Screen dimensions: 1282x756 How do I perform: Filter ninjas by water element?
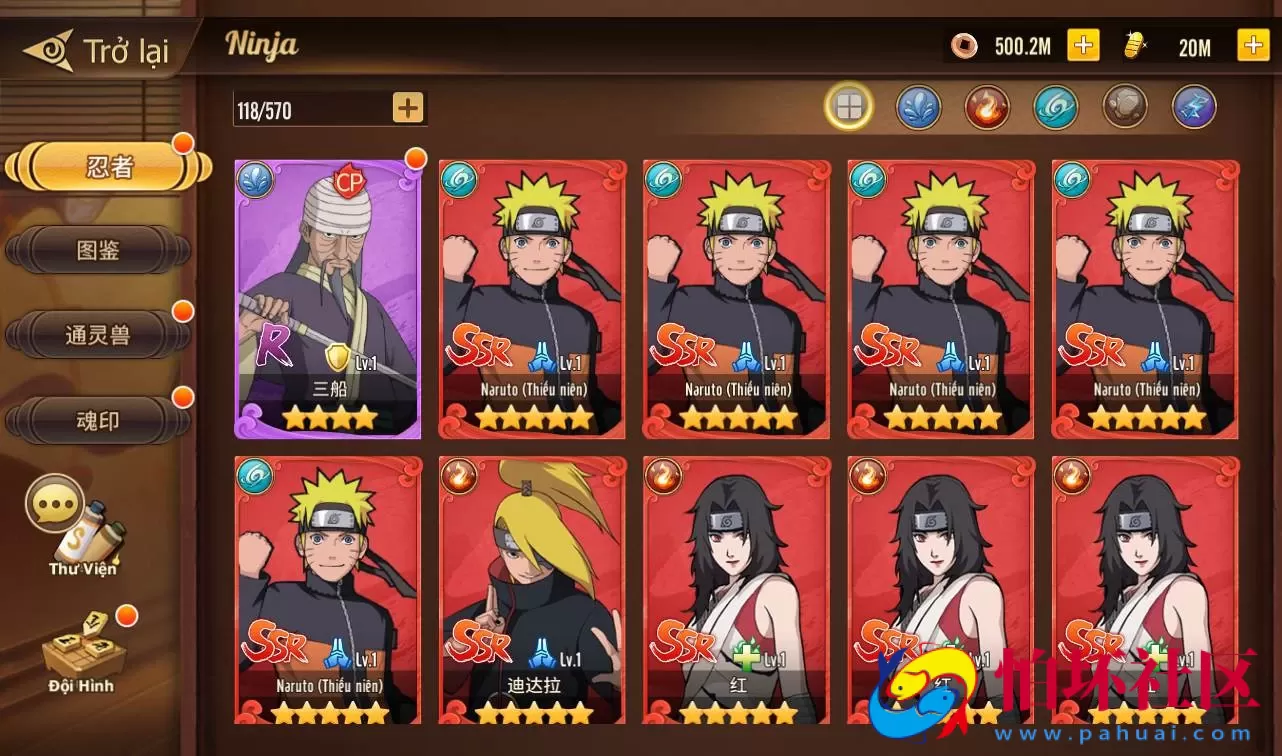click(918, 107)
